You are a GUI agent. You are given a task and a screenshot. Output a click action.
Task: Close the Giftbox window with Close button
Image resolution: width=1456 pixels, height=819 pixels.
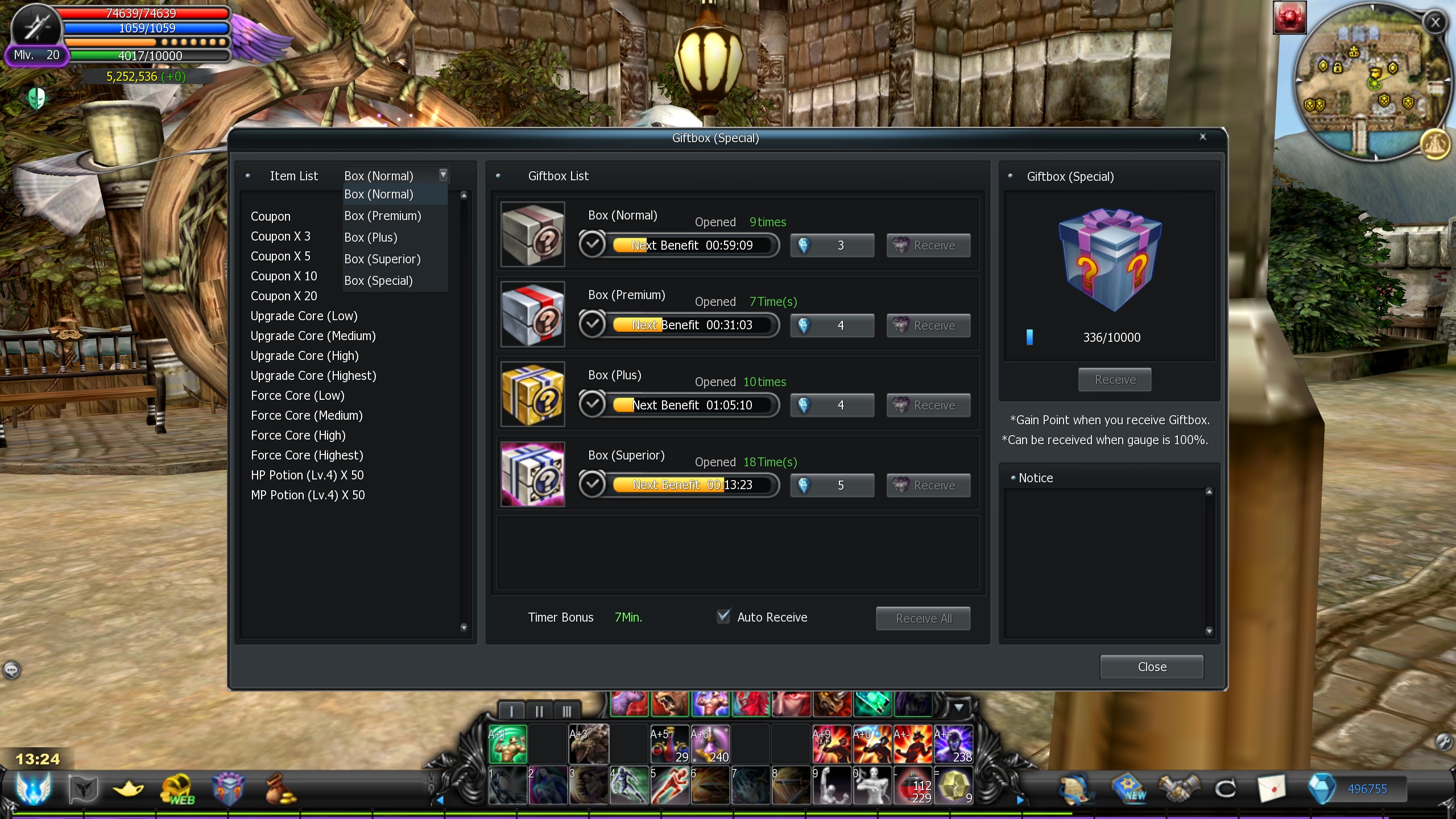point(1152,667)
